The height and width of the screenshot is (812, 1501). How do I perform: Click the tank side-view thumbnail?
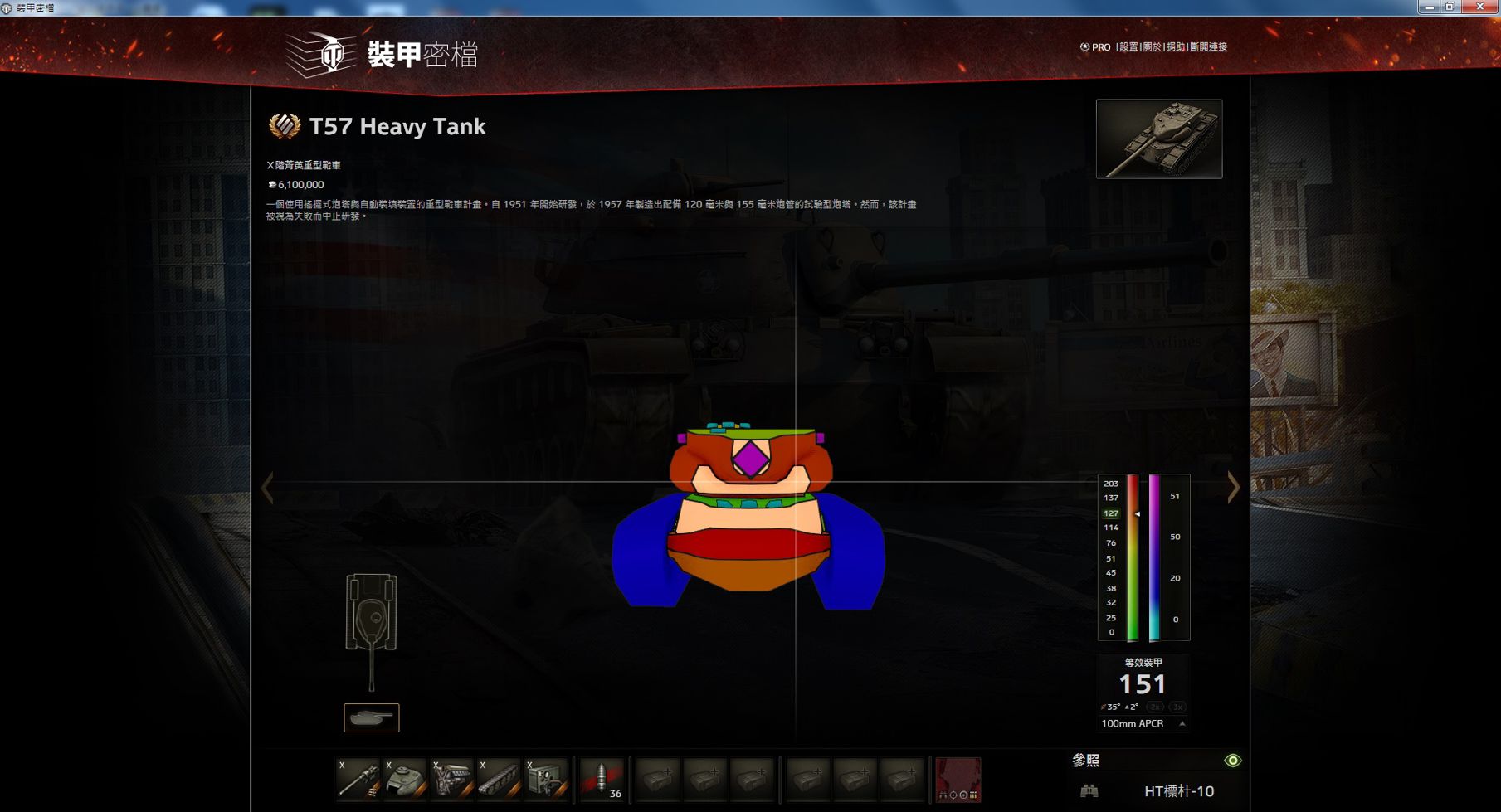[371, 717]
